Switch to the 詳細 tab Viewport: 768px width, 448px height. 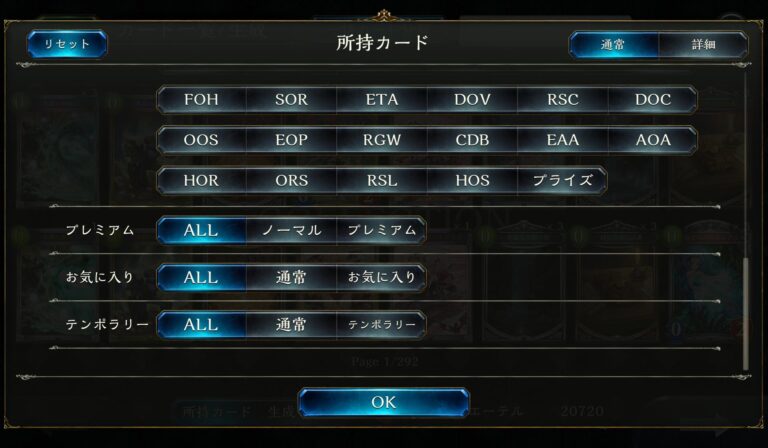703,45
